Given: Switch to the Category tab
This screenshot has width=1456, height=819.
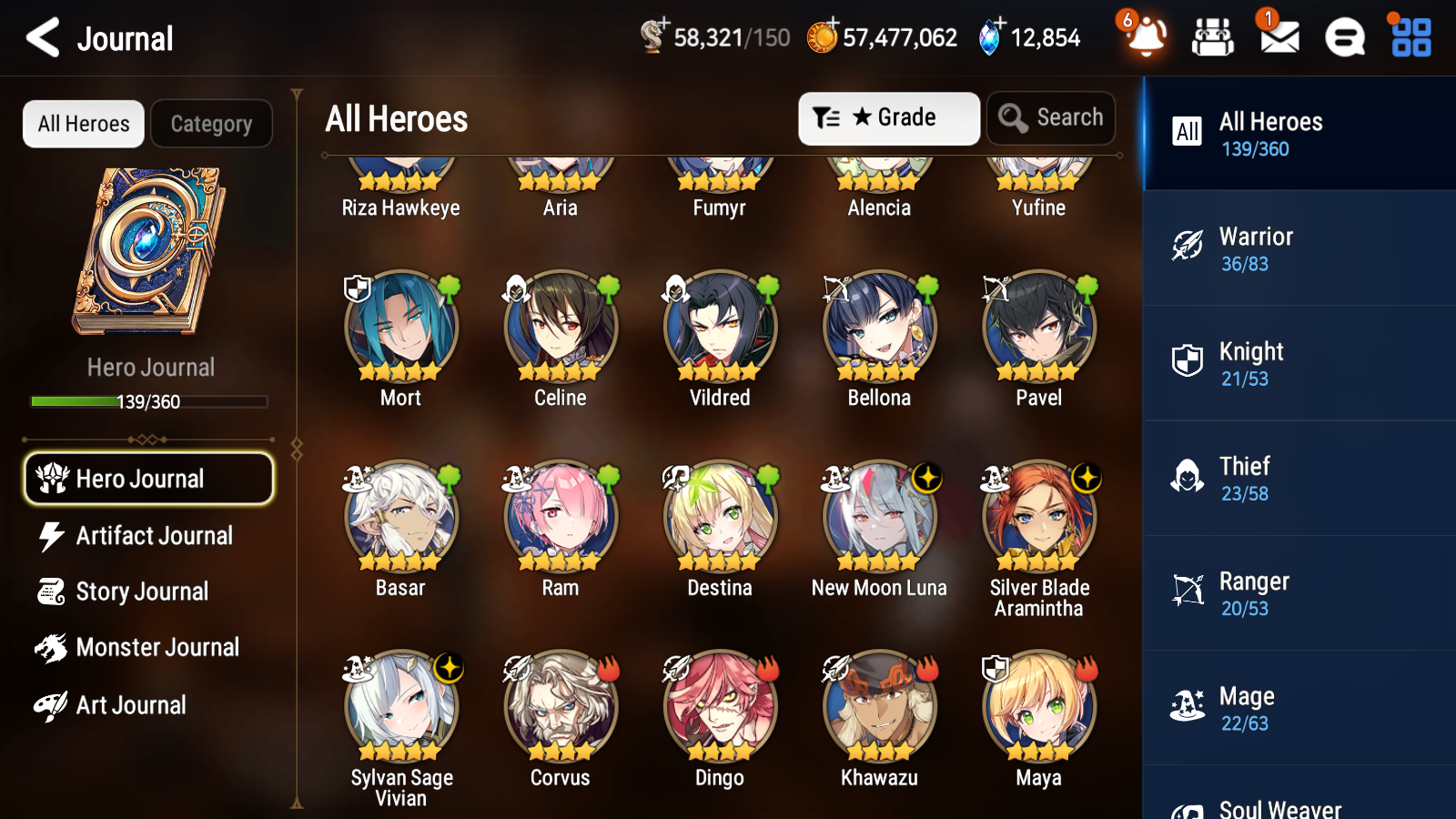Looking at the screenshot, I should tap(211, 124).
